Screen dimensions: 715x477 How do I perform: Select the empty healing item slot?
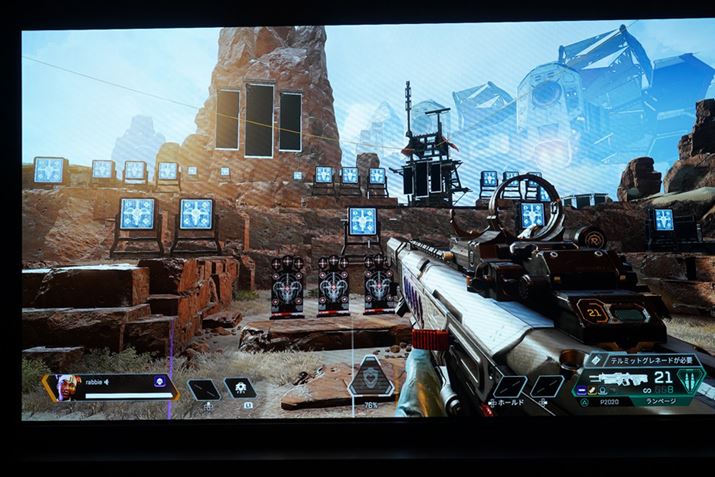coord(203,389)
